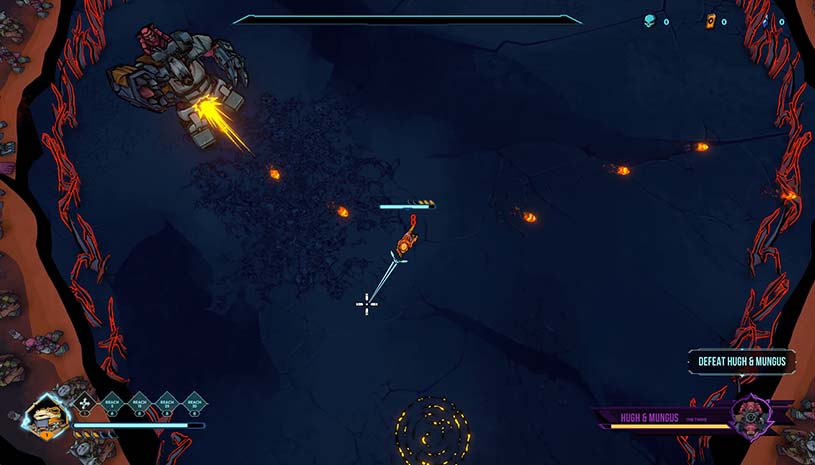The height and width of the screenshot is (465, 815).
Task: Click the skull kill counter icon
Action: click(648, 20)
